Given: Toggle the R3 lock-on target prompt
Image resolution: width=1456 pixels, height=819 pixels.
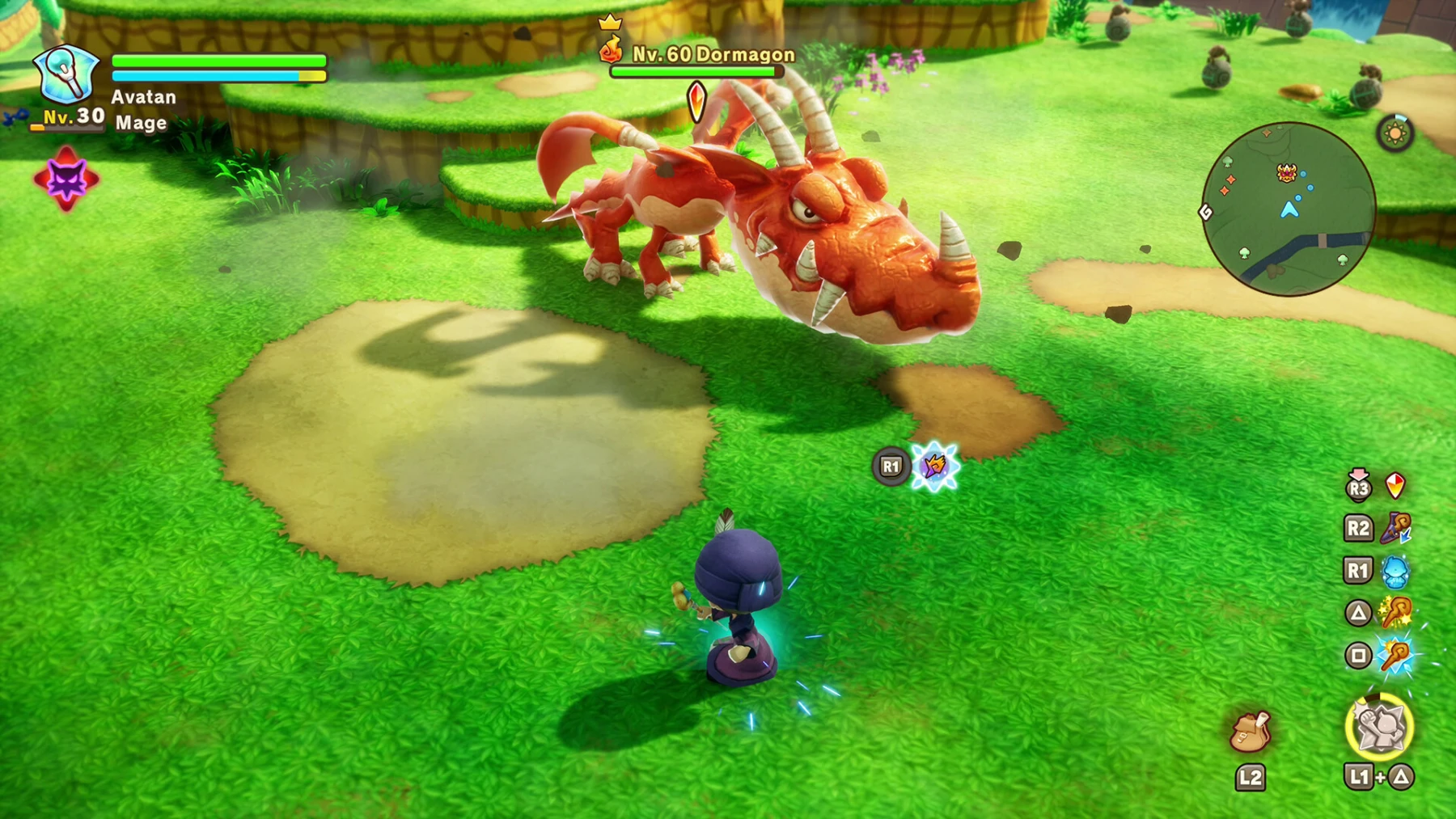Looking at the screenshot, I should [1358, 486].
